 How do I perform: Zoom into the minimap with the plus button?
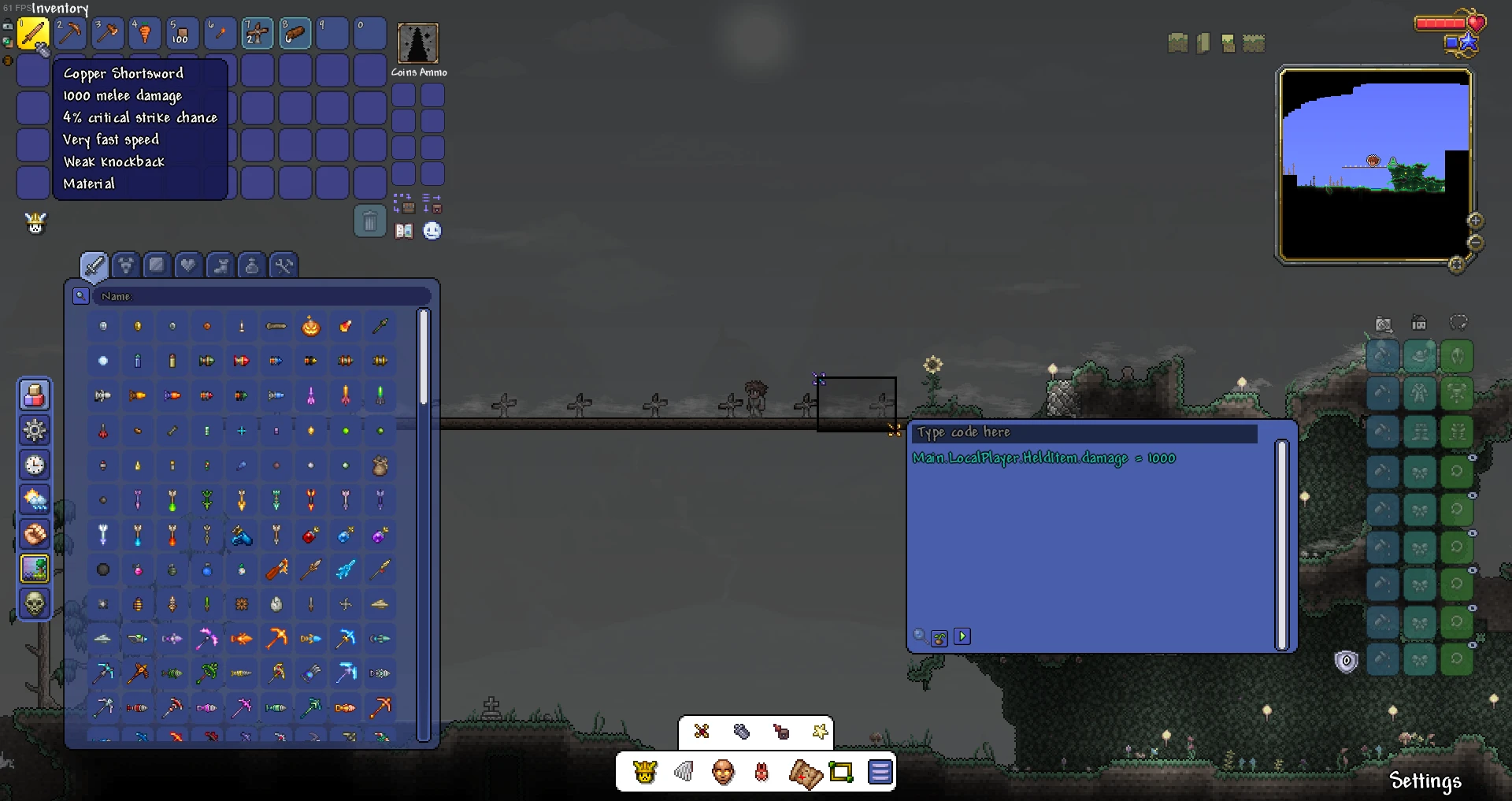click(x=1474, y=221)
